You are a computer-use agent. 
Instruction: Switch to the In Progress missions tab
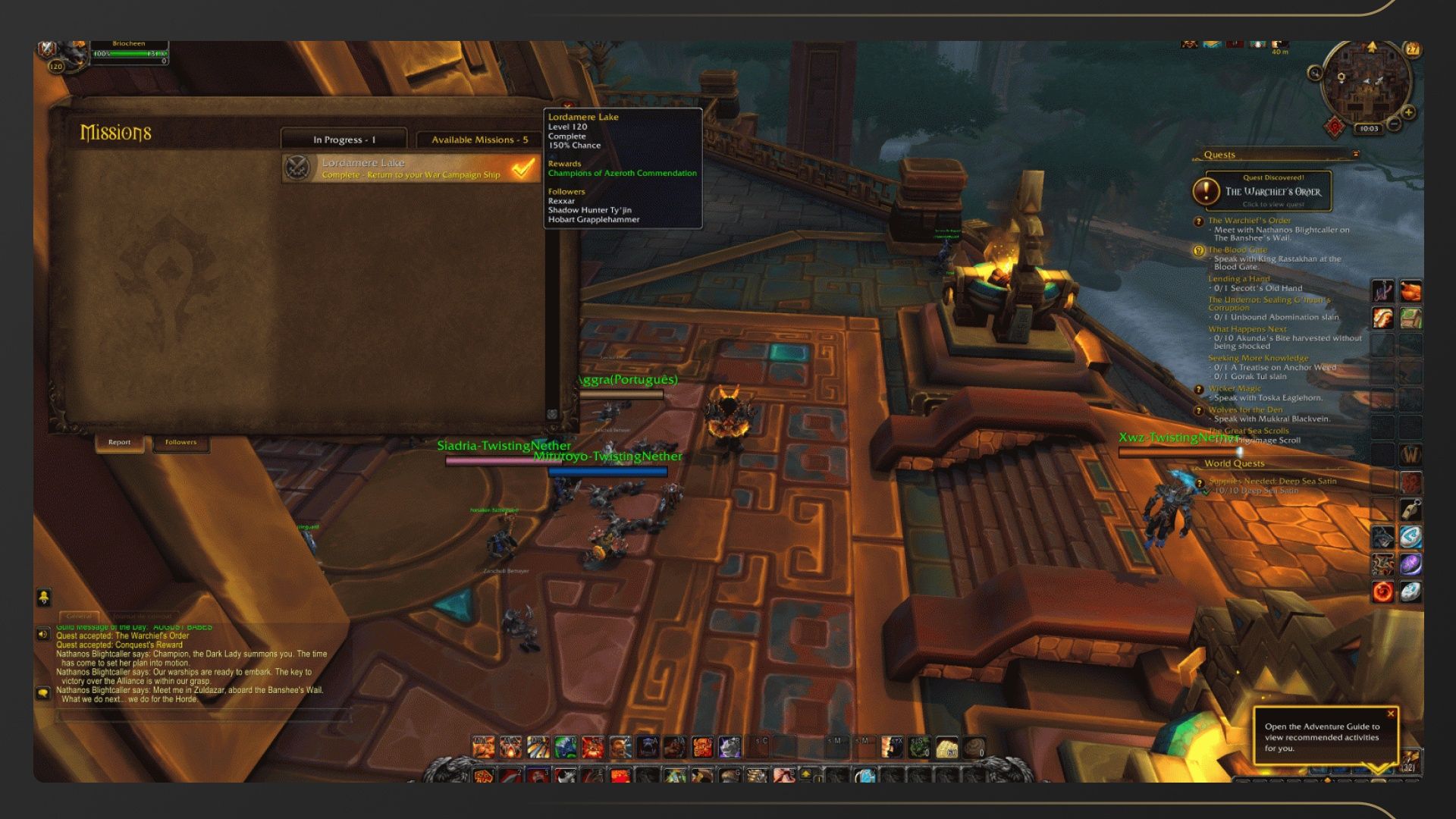[x=344, y=140]
